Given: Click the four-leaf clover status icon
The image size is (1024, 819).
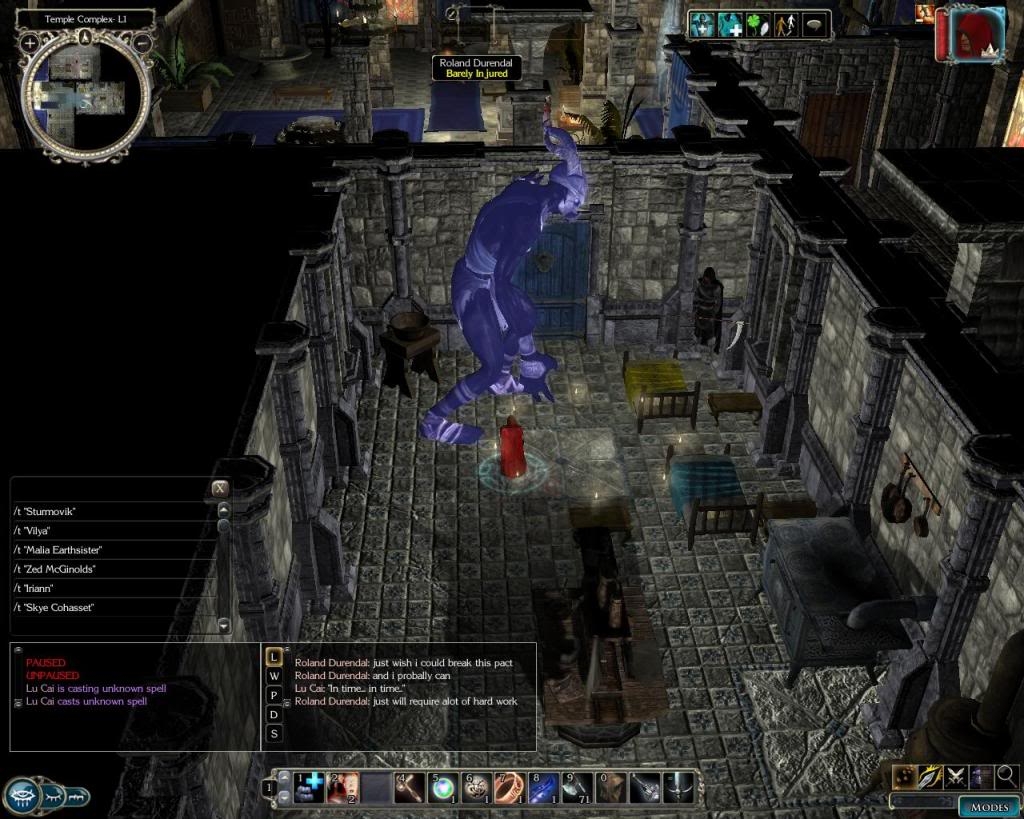Looking at the screenshot, I should (756, 25).
